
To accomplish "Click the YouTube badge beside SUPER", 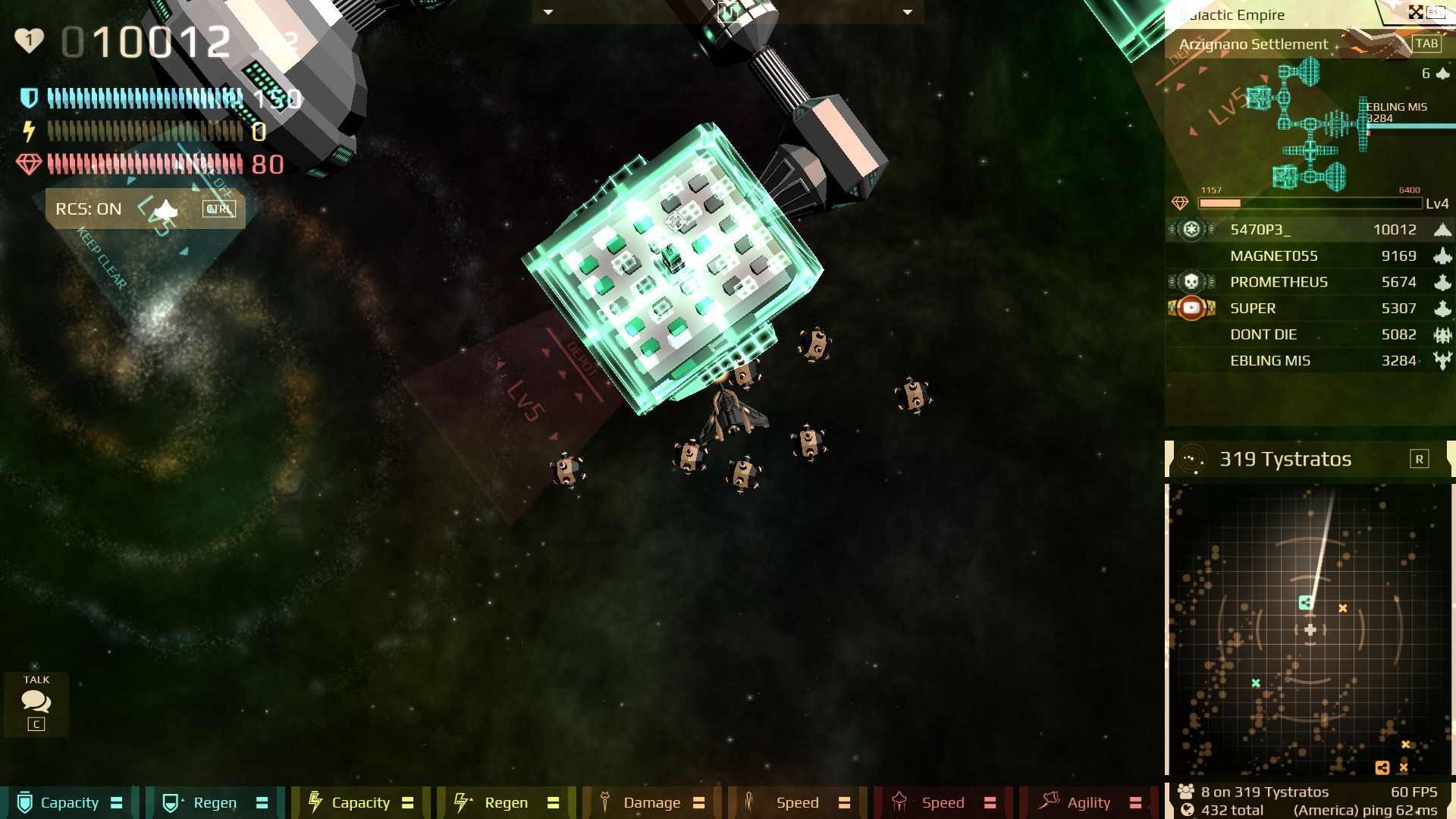I will pos(1191,308).
